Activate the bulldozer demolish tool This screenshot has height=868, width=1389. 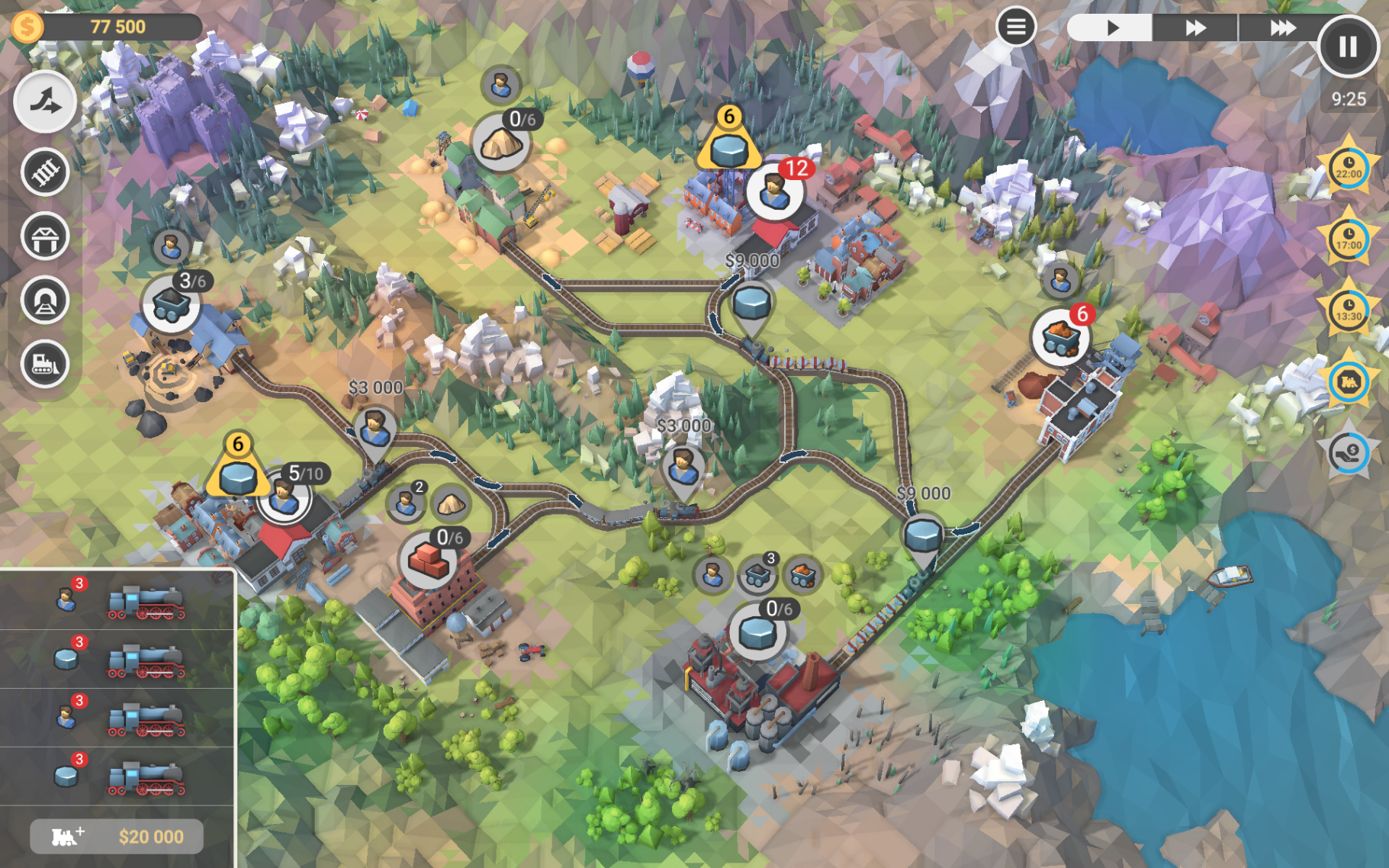pos(45,364)
